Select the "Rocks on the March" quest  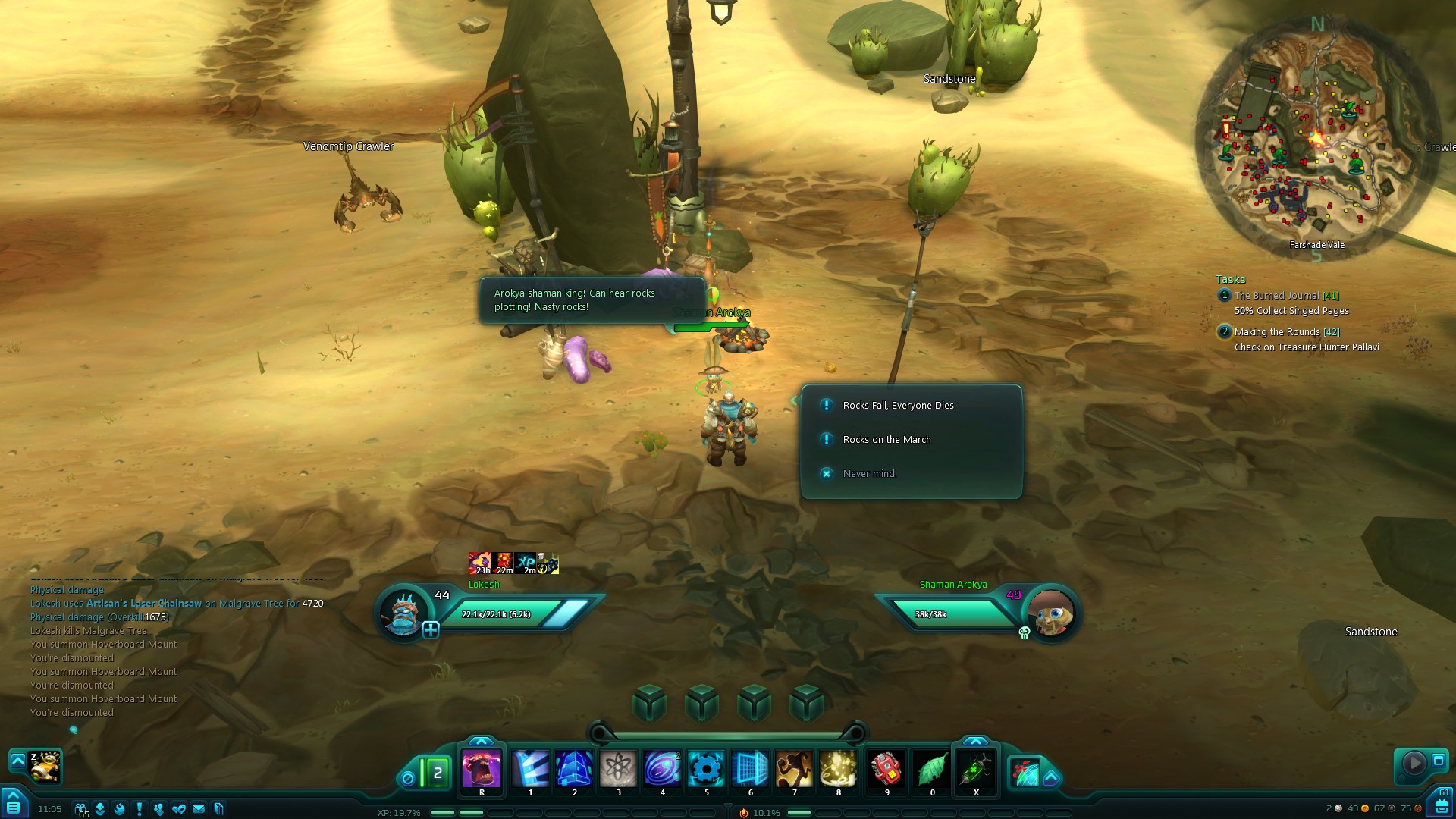(x=886, y=440)
